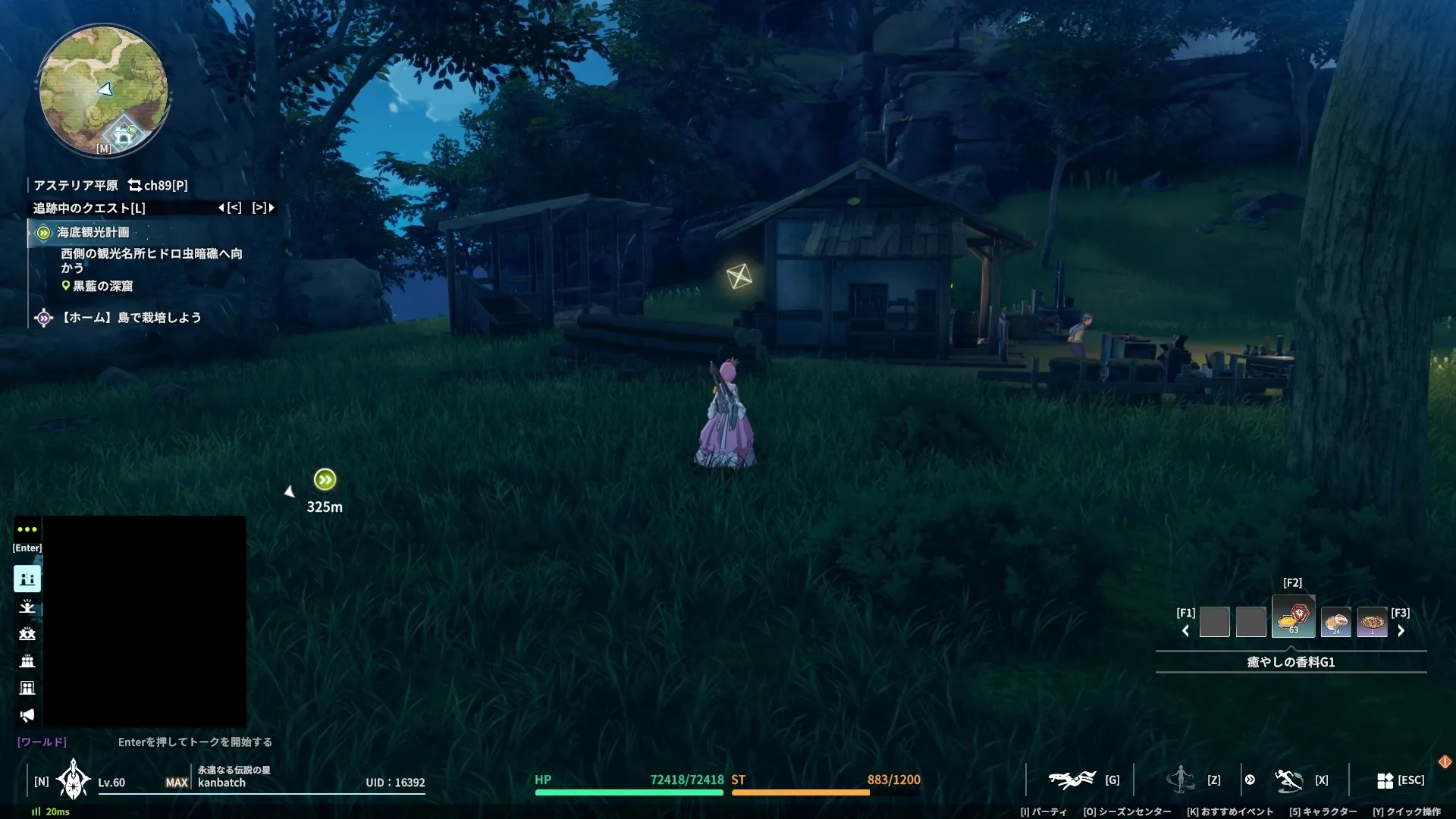Image resolution: width=1456 pixels, height=819 pixels.
Task: Show the next tracked quest
Action: [x=263, y=208]
